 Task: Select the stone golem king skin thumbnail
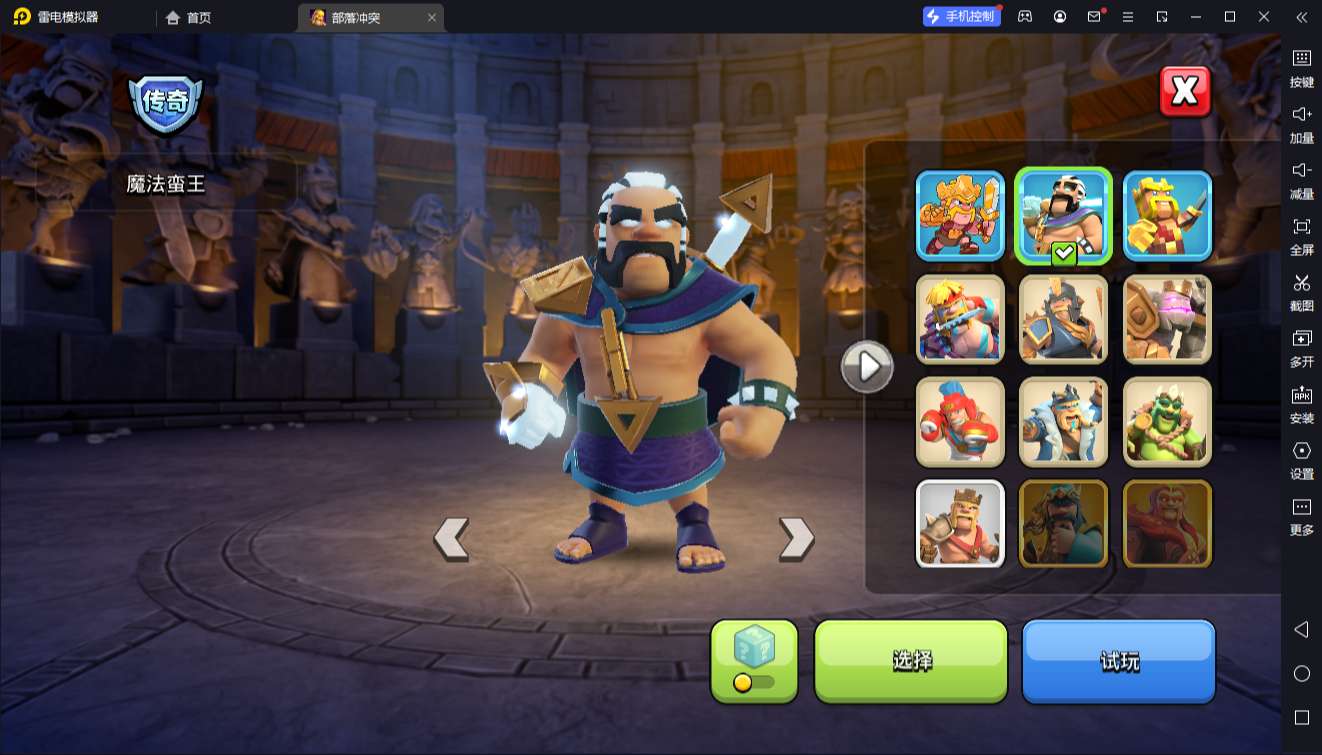point(1167,319)
